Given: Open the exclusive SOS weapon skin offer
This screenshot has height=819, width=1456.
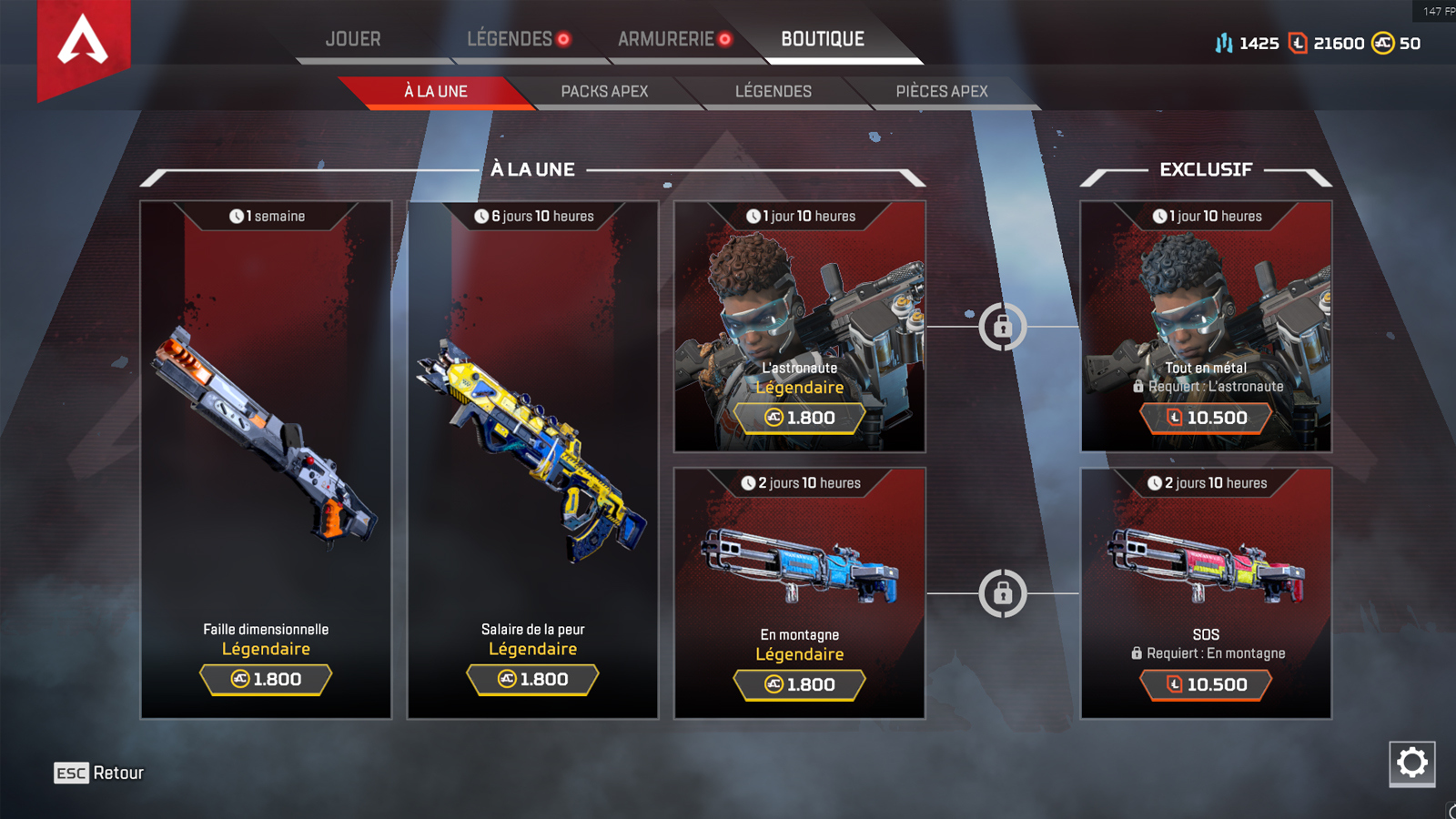Looking at the screenshot, I should [1206, 593].
